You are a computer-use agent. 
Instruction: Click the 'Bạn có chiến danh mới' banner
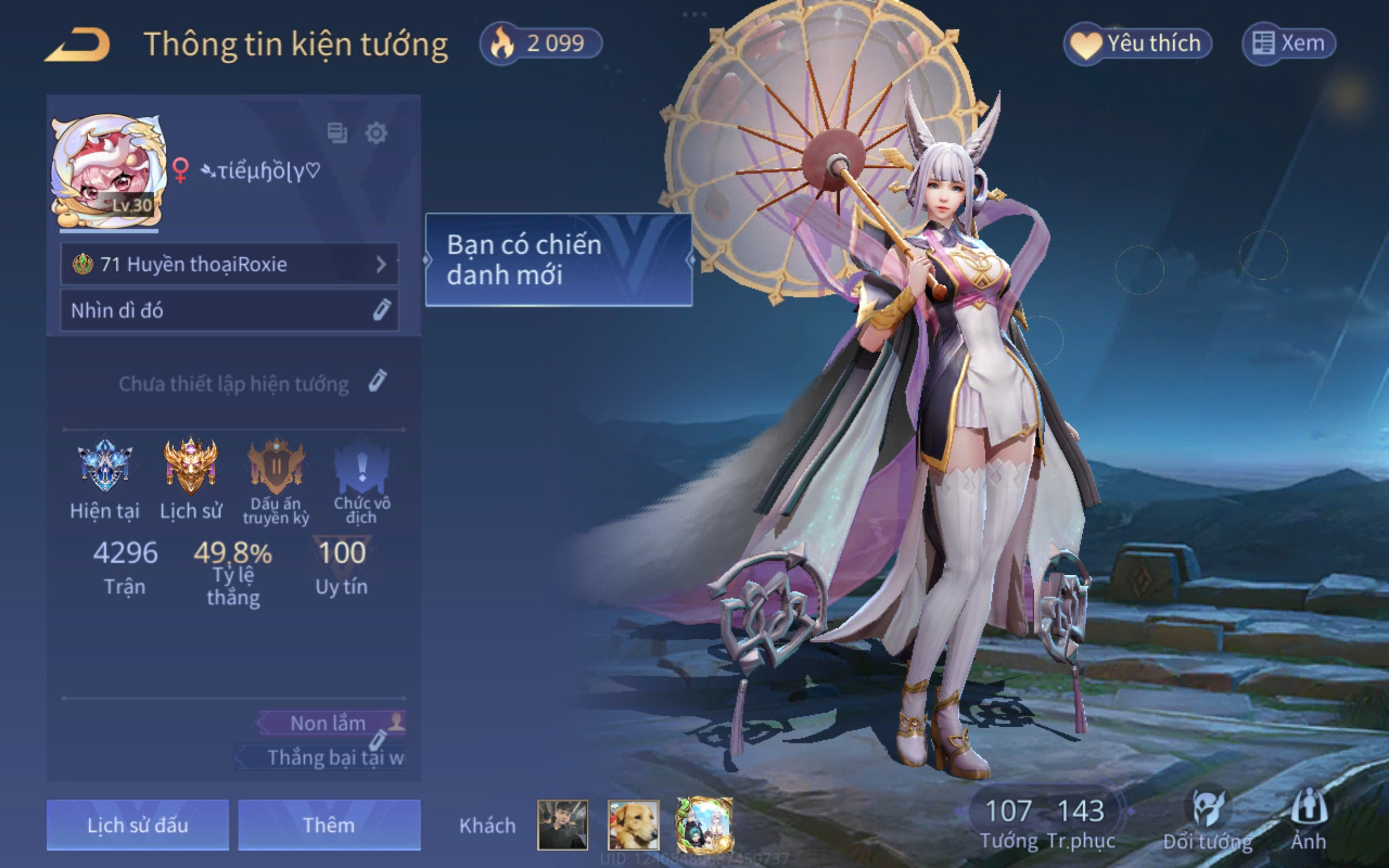(x=558, y=260)
